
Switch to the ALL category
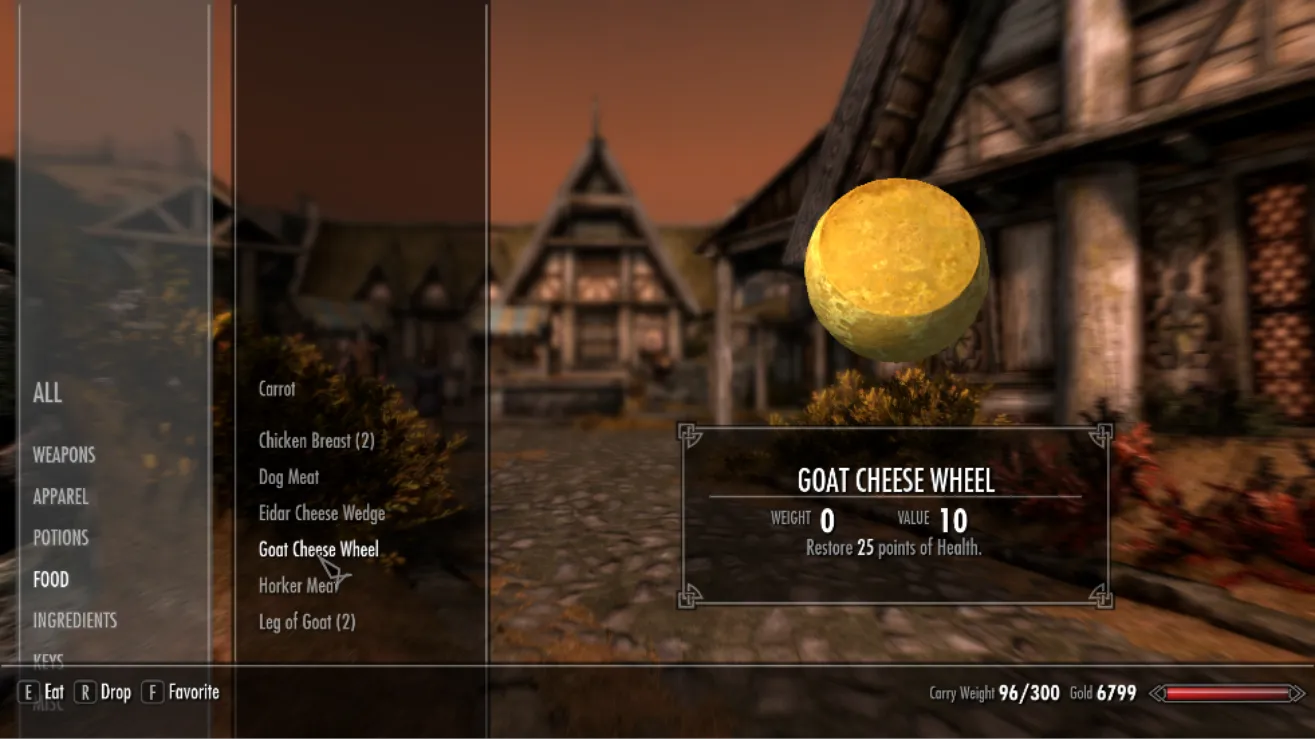click(47, 393)
